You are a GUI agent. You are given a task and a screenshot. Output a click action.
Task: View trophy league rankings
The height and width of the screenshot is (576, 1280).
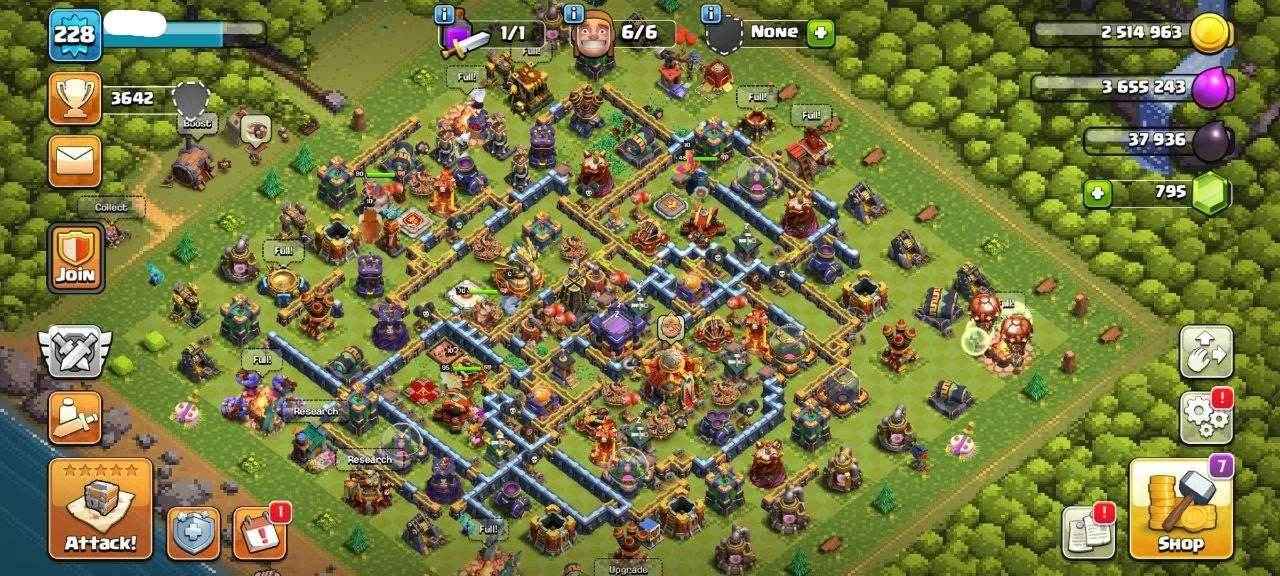pos(75,98)
